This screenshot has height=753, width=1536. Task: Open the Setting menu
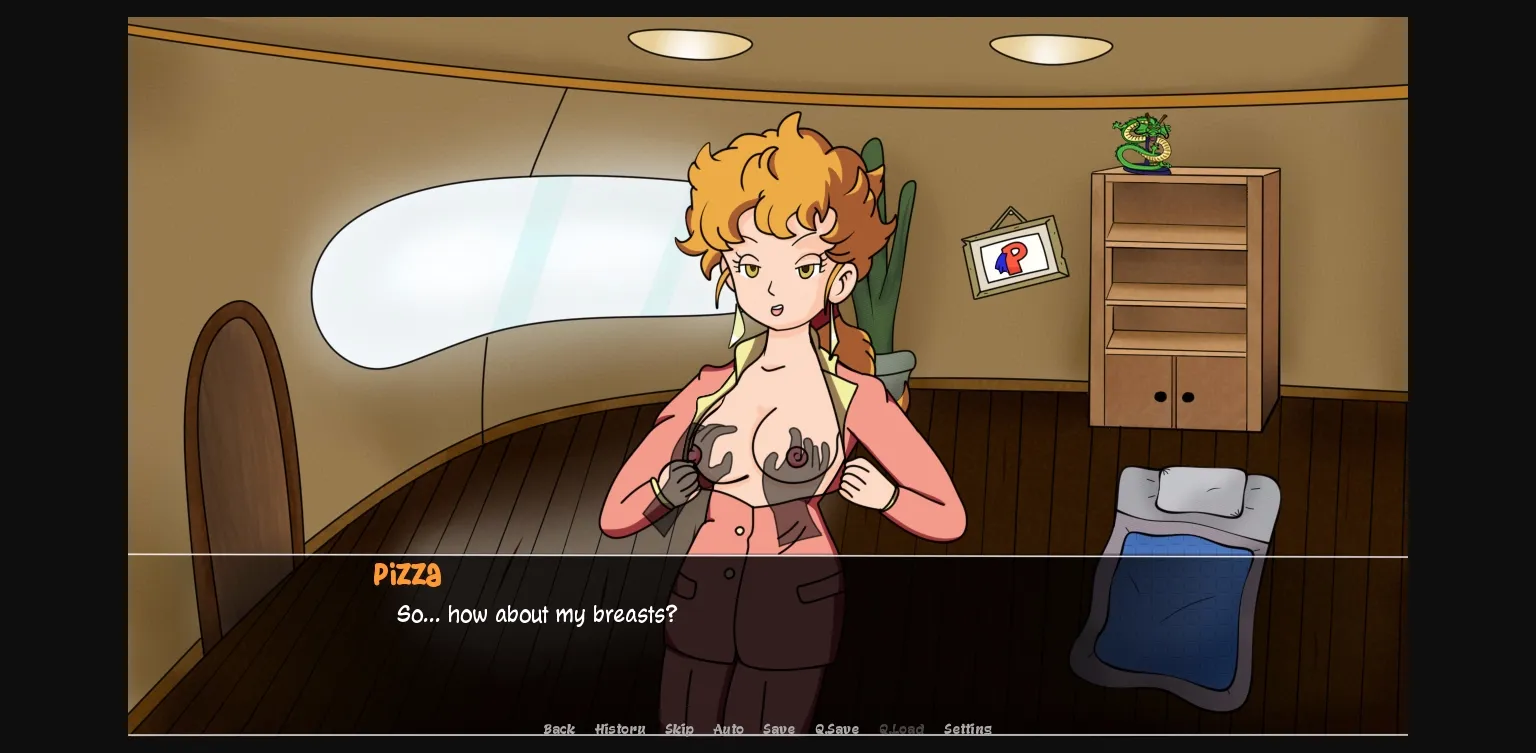click(967, 729)
